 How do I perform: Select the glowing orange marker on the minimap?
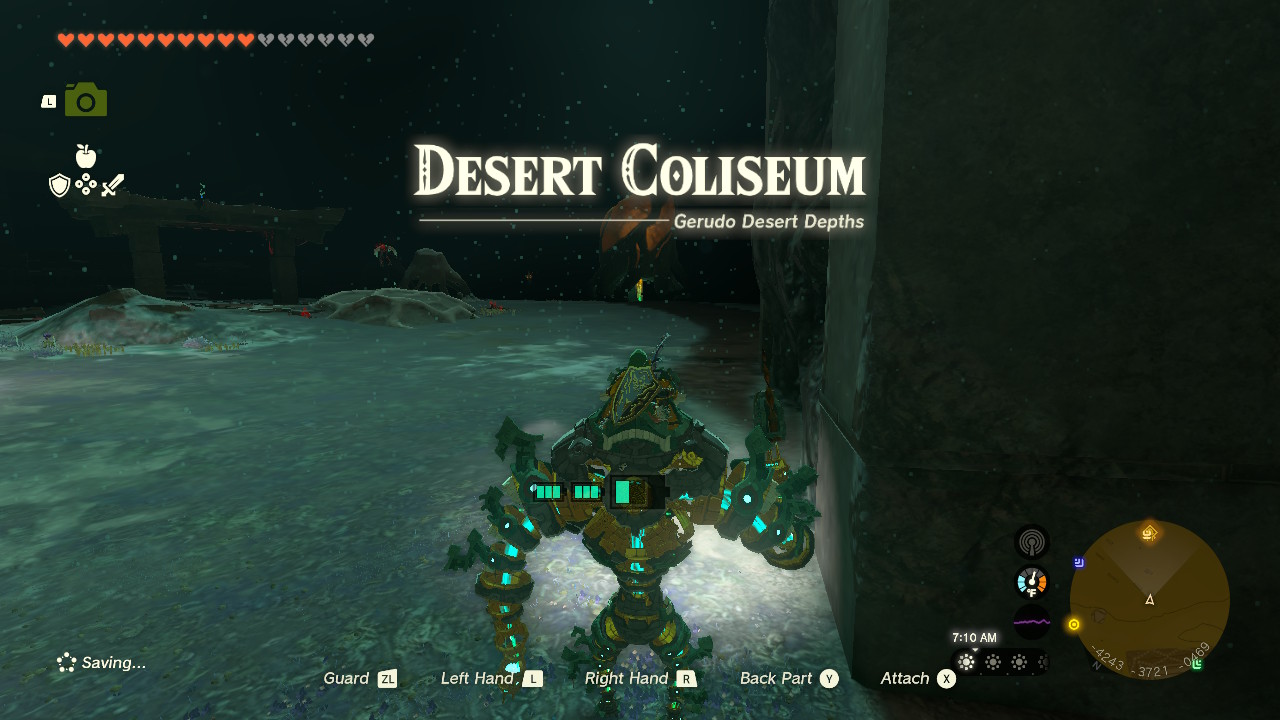pos(1149,533)
